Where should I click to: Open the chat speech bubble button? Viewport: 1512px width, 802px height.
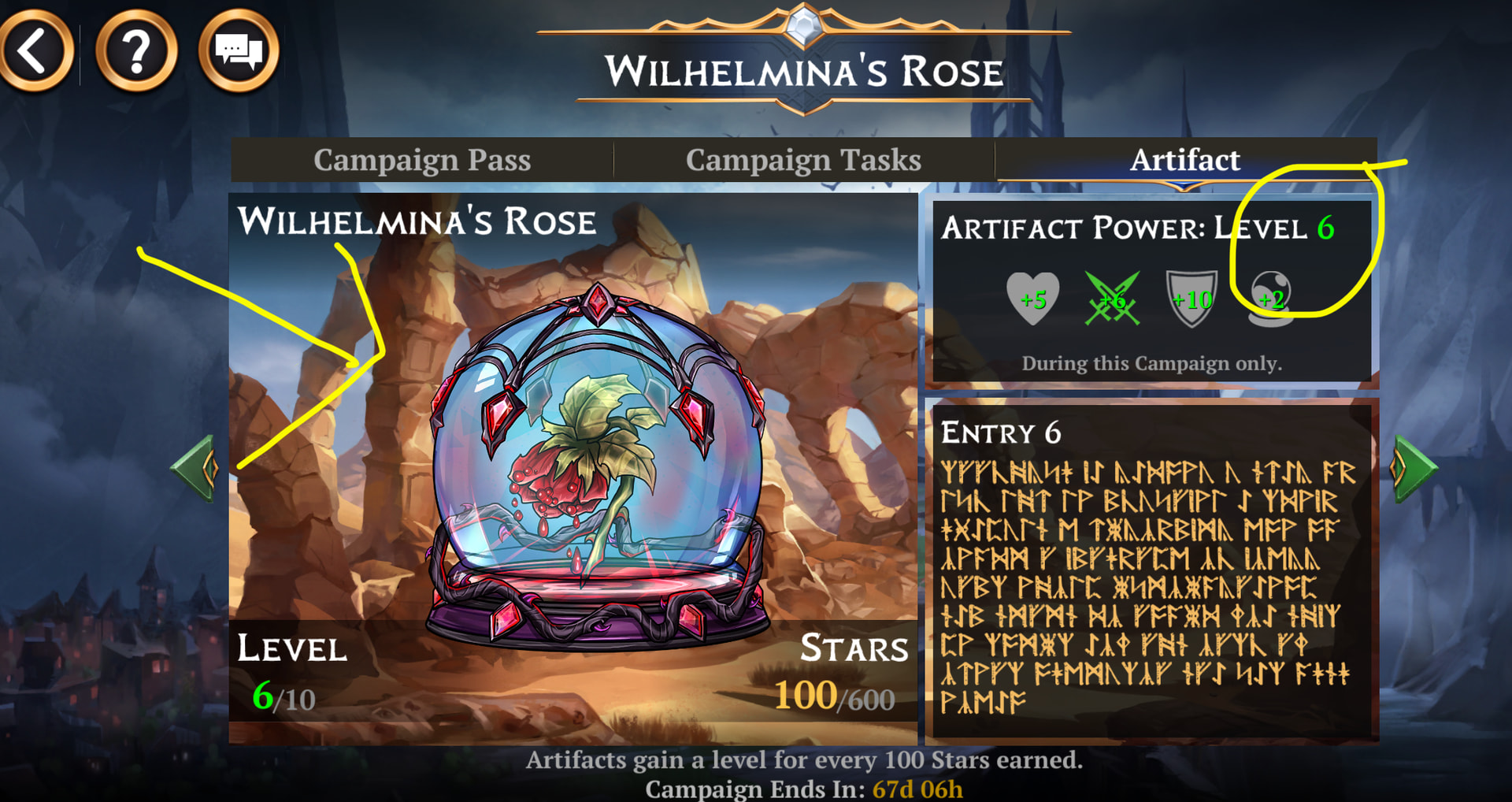pyautogui.click(x=239, y=52)
